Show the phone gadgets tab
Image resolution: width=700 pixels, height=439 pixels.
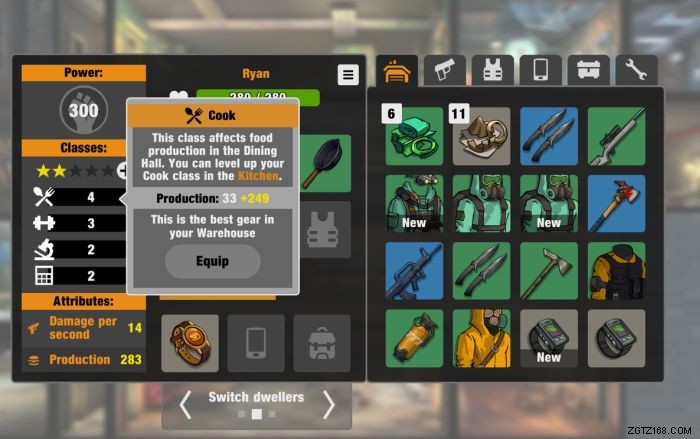pyautogui.click(x=540, y=70)
